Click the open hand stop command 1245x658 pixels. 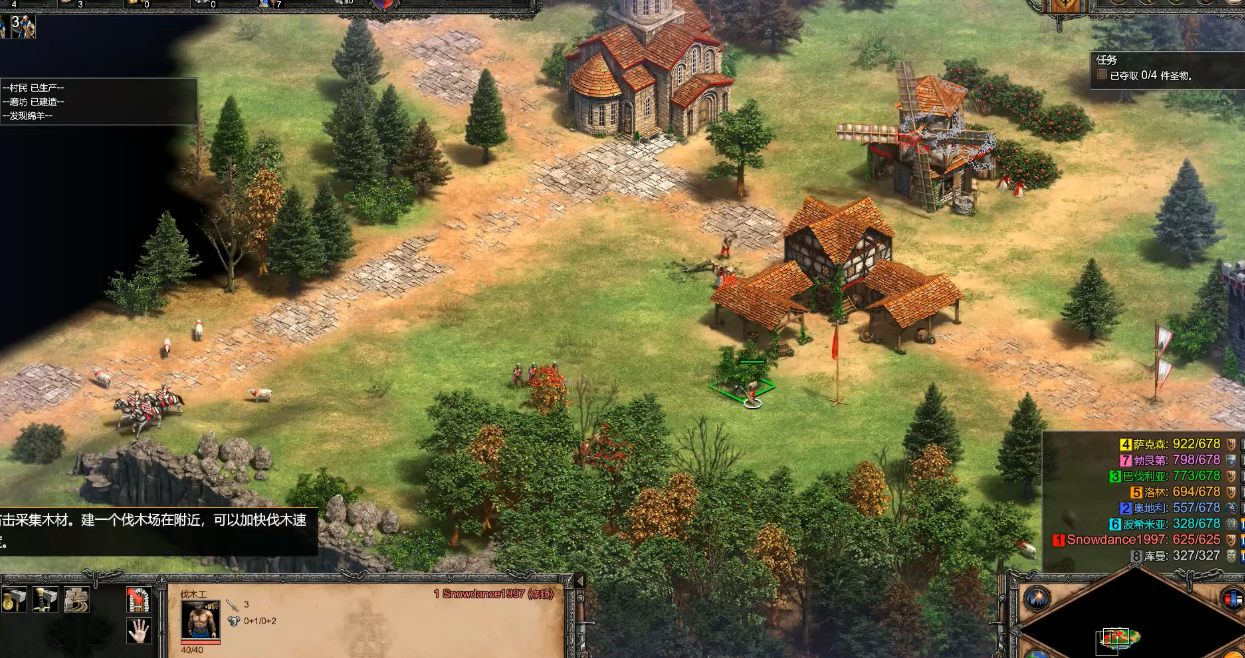(138, 630)
